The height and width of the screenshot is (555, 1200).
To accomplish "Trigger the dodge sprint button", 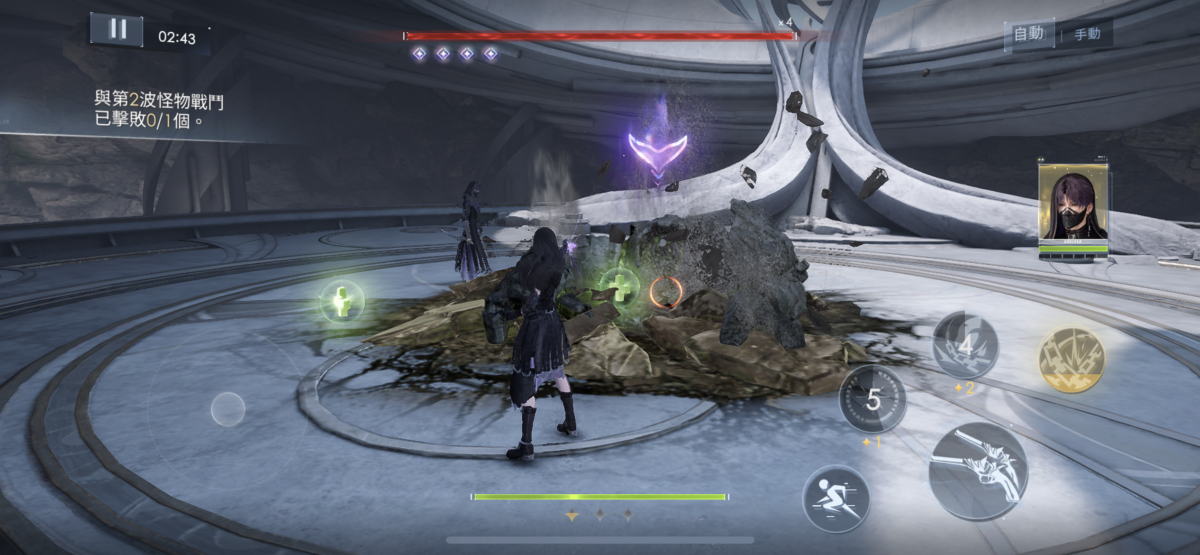I will (x=836, y=498).
